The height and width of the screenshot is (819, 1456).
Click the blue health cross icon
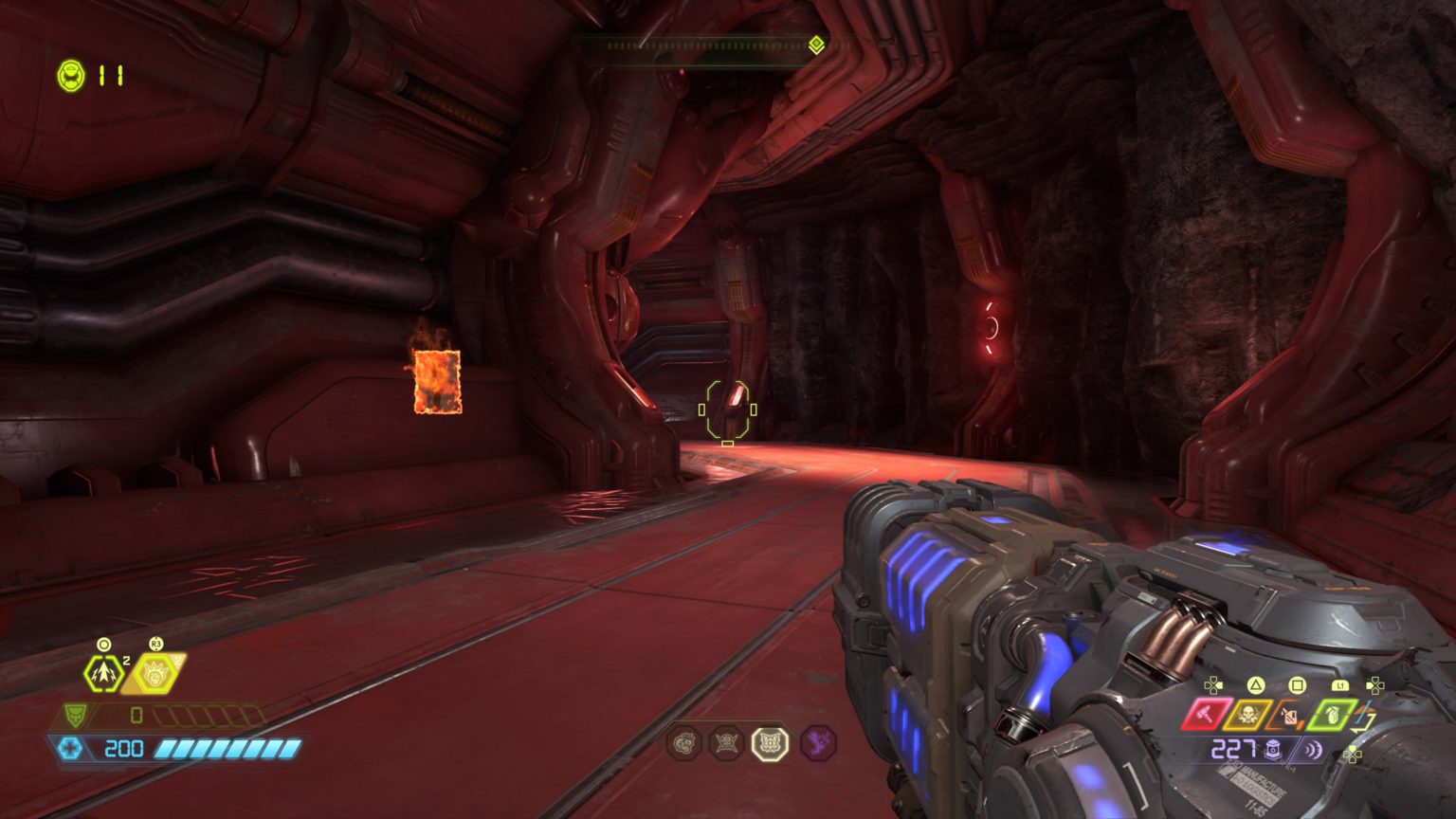pos(72,747)
